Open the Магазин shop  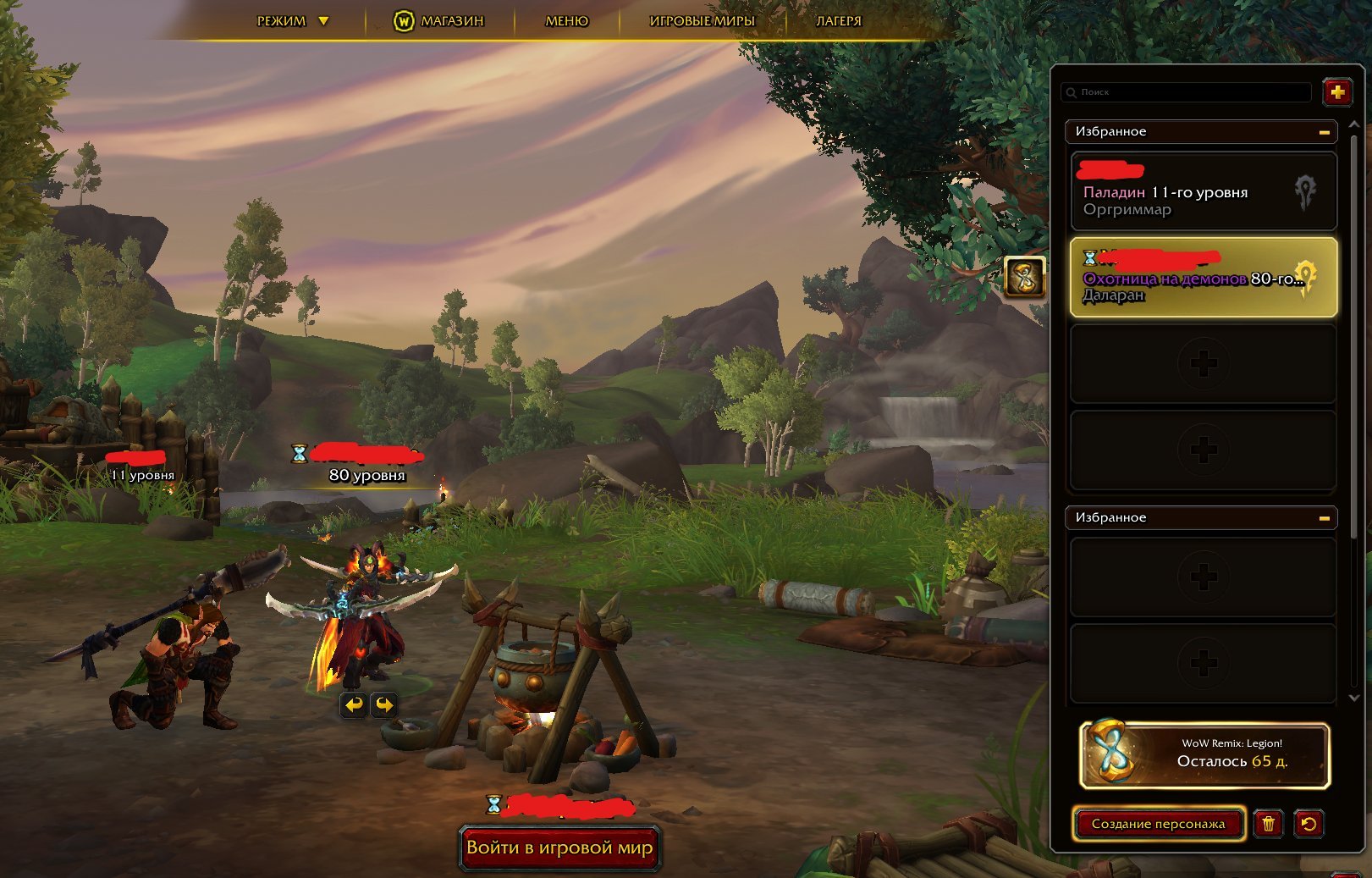(x=439, y=21)
